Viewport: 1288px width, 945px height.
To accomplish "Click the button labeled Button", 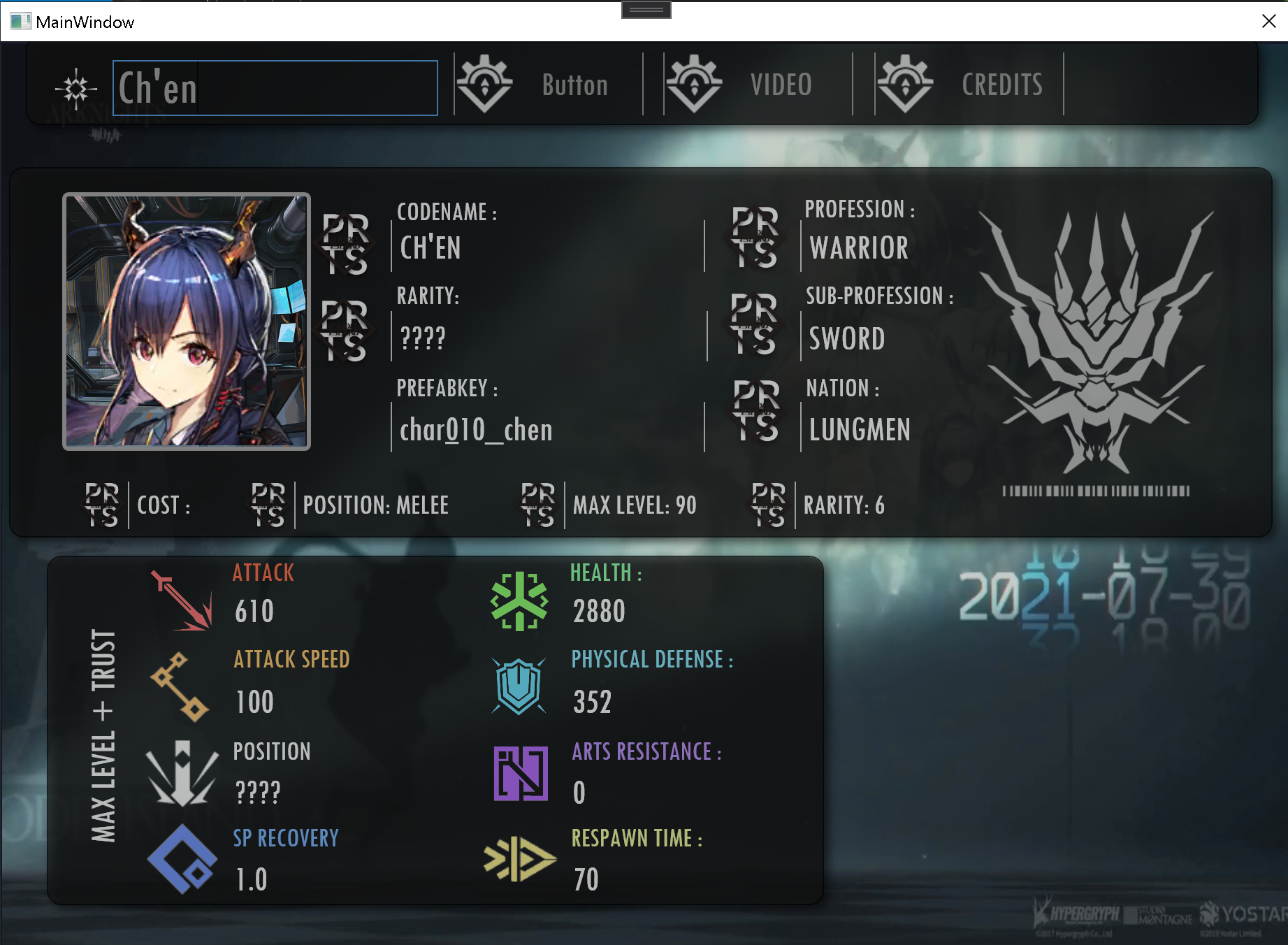I will (x=549, y=85).
